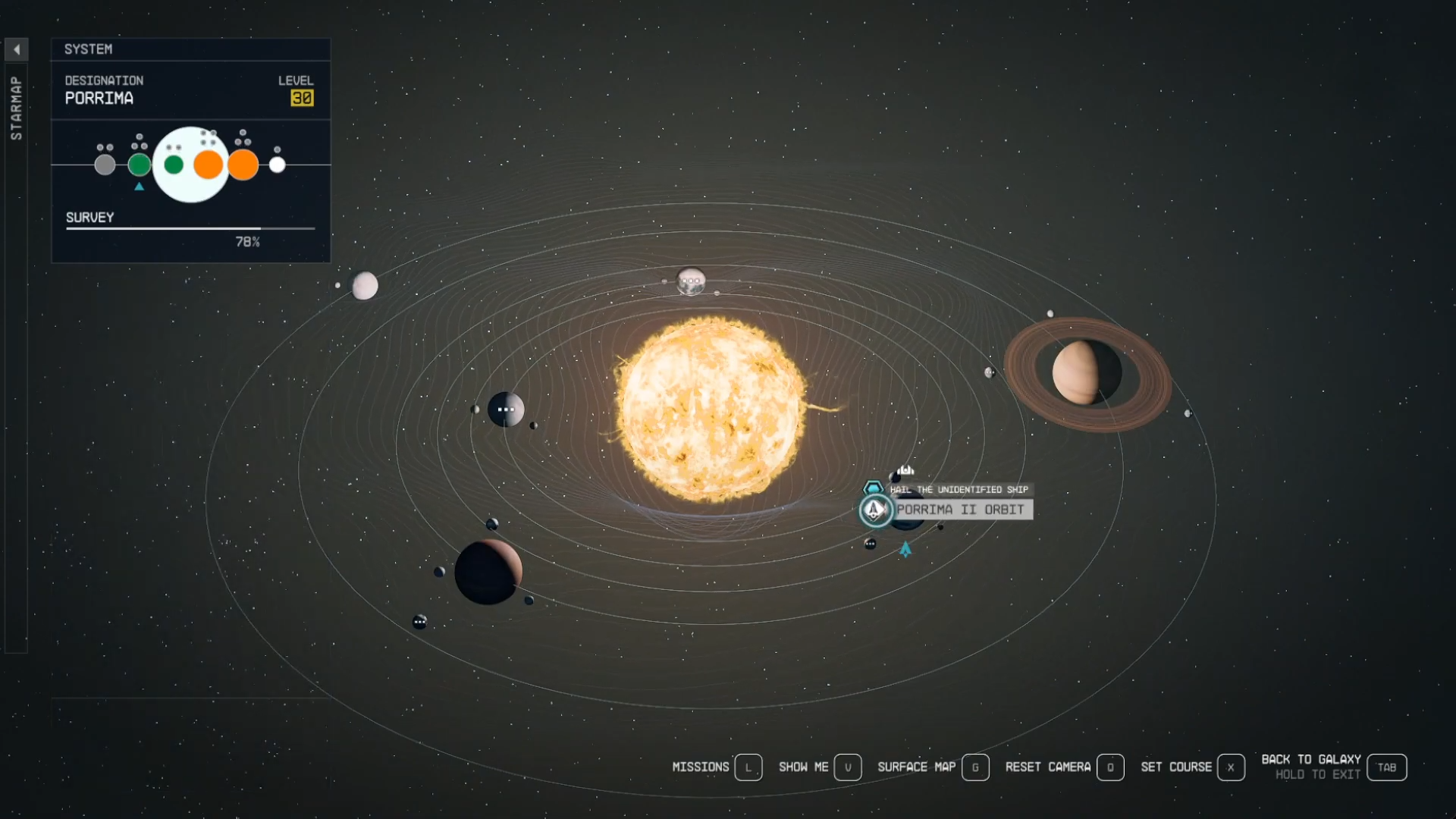Open the back arrow at the top left

(x=17, y=49)
